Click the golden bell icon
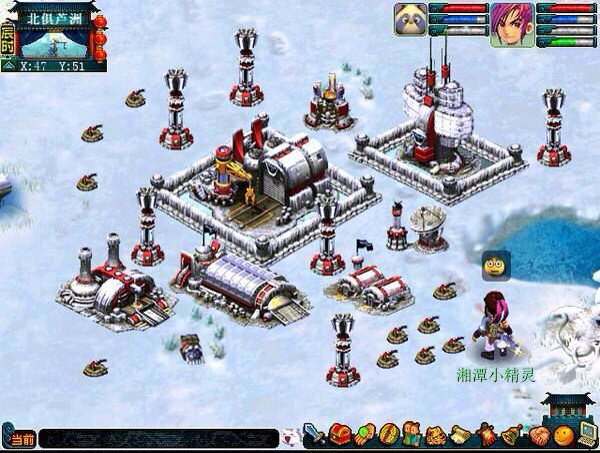 [x=511, y=436]
